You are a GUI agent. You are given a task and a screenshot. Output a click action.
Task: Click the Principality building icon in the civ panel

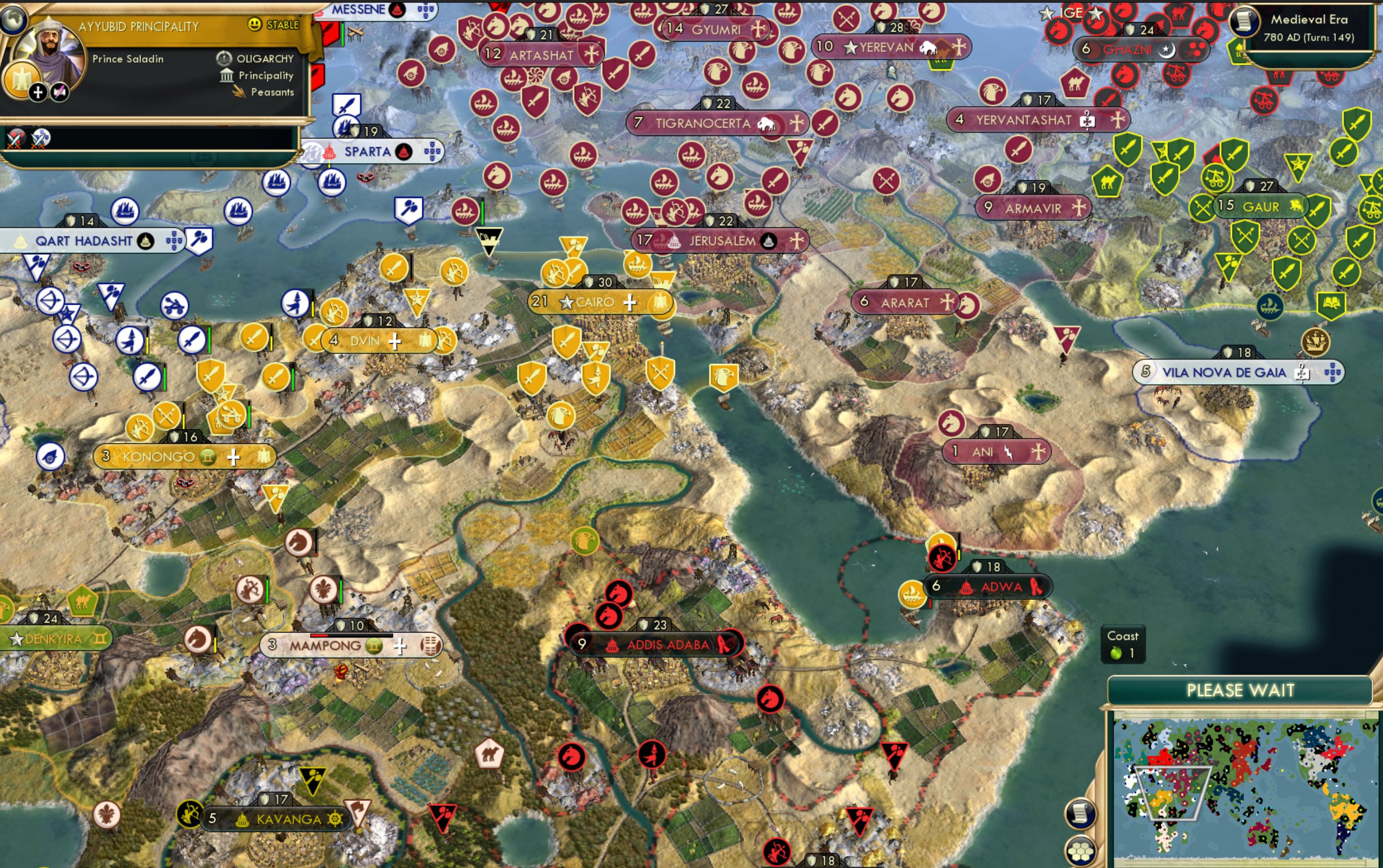click(x=226, y=76)
